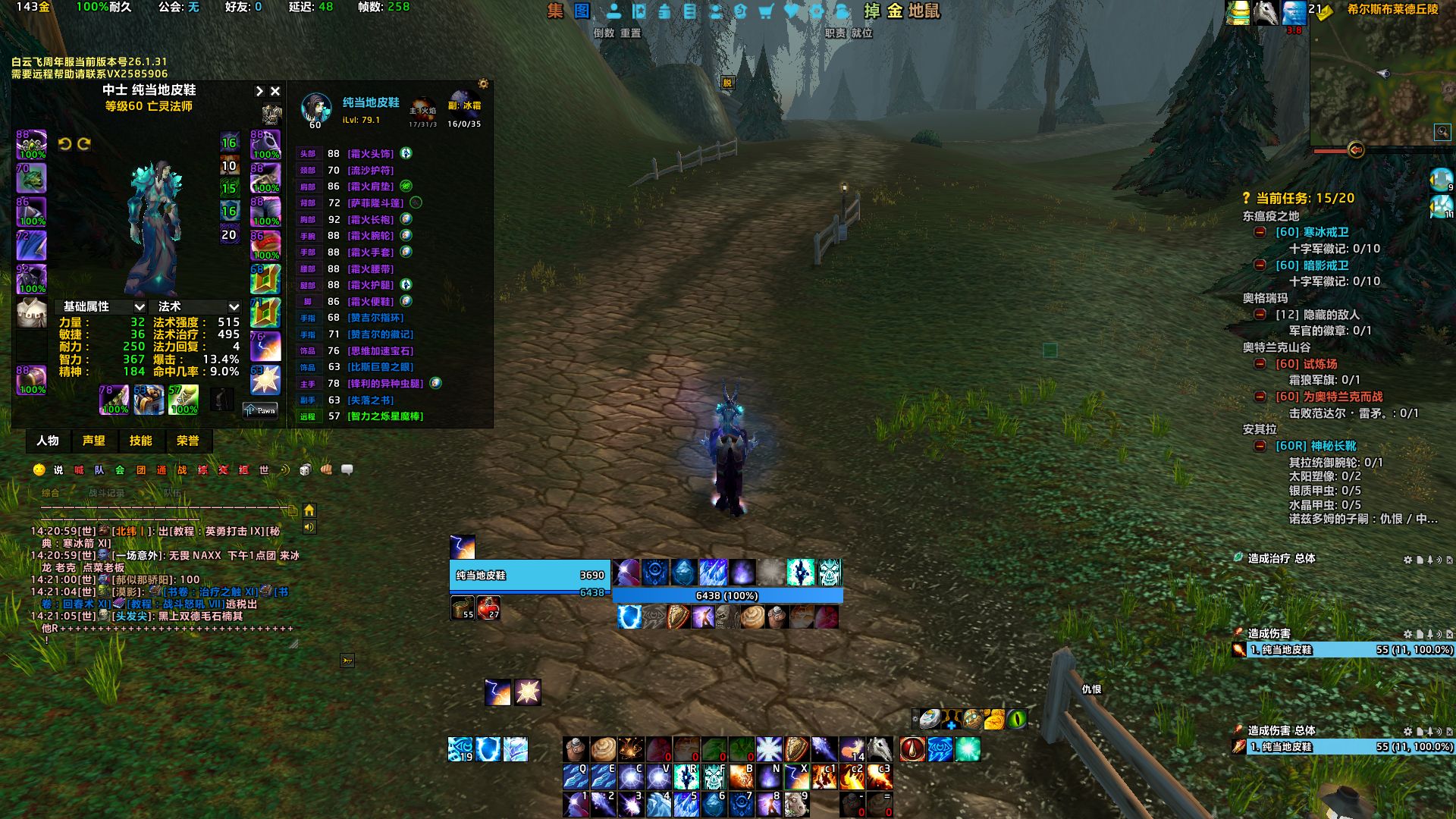Screen dimensions: 1456x819
Task: Open the 战斗记录 combat log chat tab
Action: 106,493
